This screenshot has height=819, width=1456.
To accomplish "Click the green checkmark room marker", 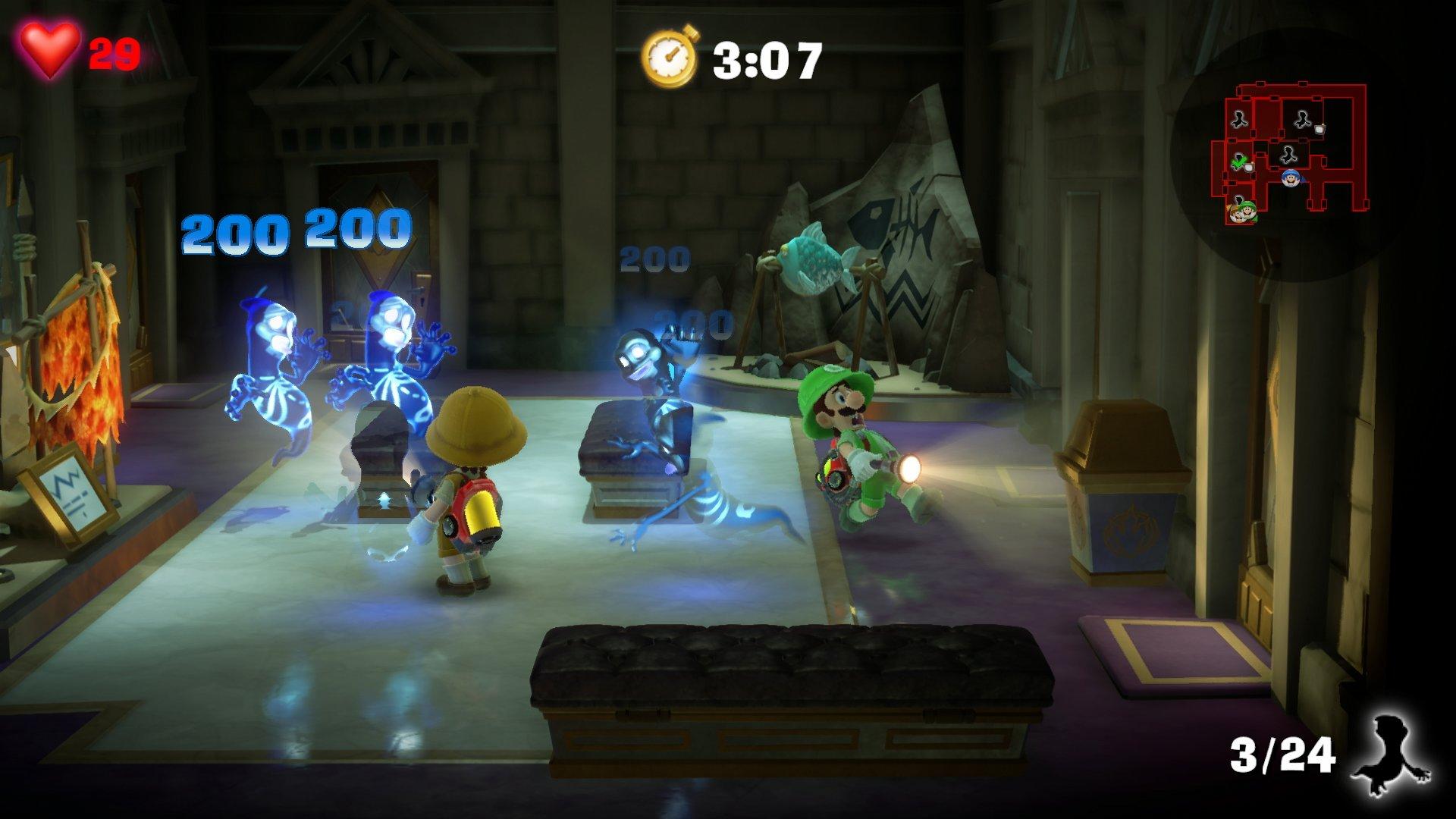I will click(1239, 162).
